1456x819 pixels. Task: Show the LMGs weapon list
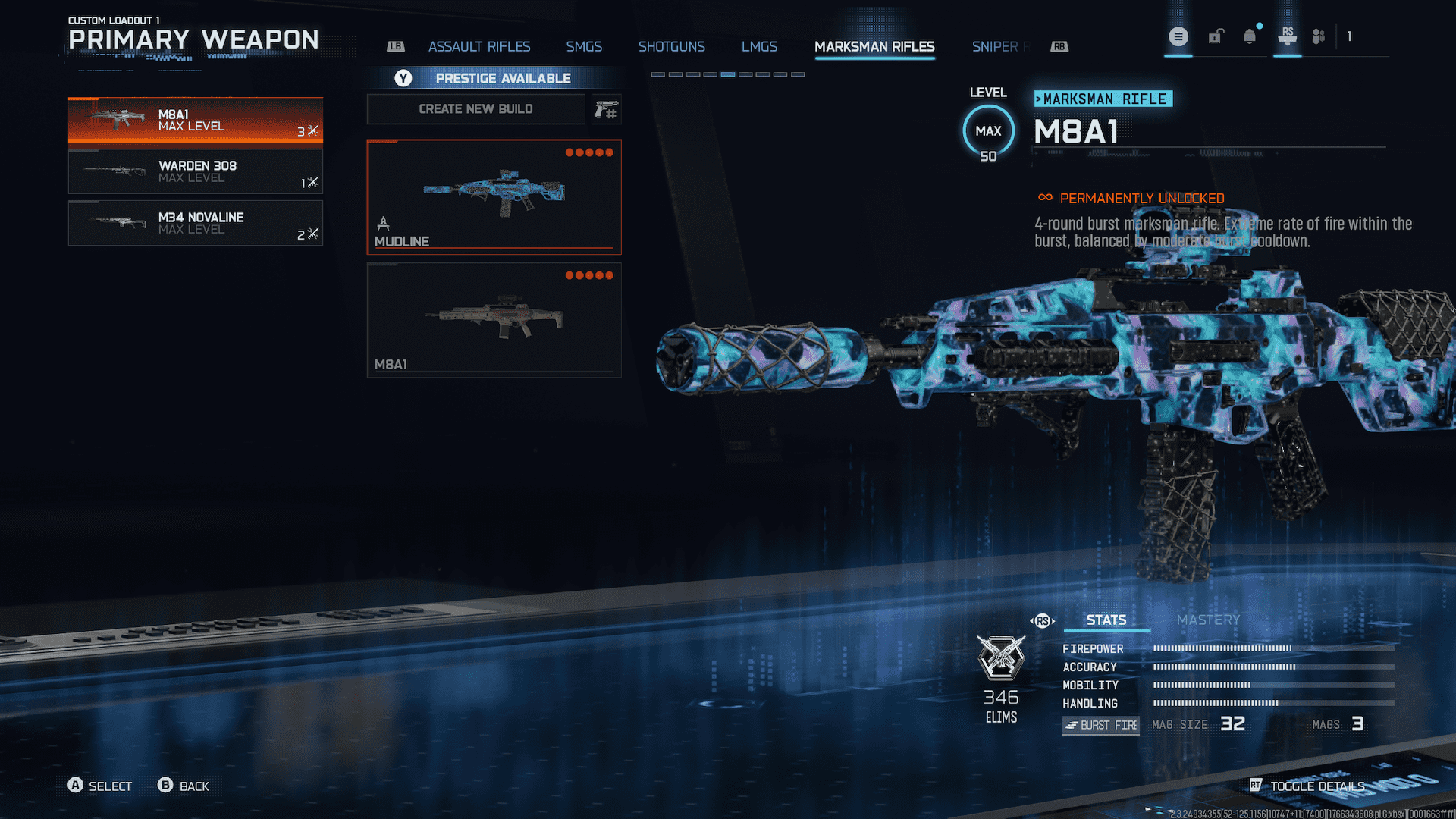click(759, 47)
